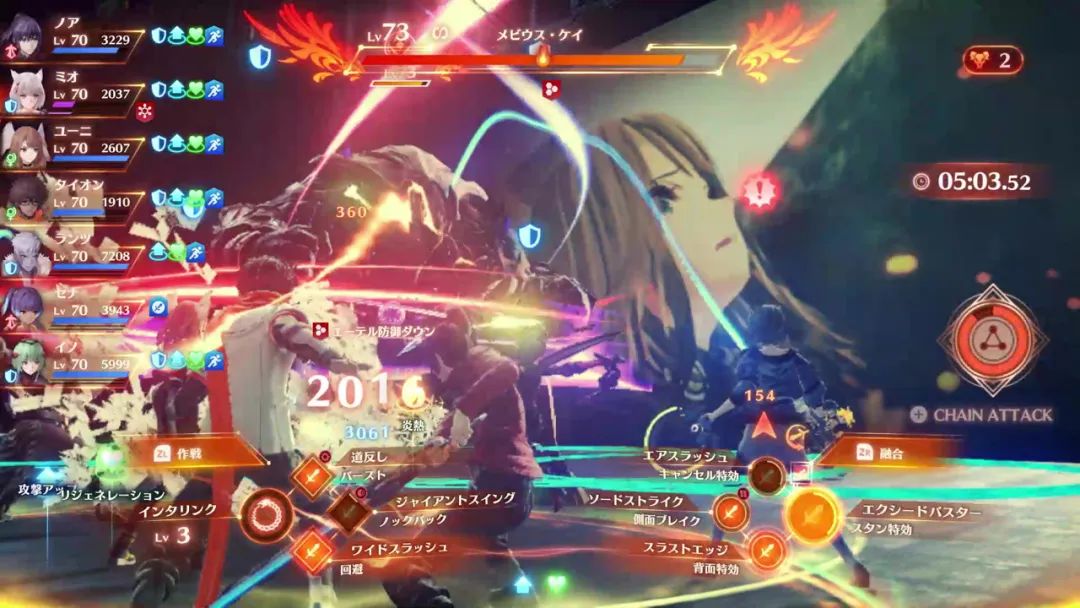Trigger the ワイドスラッシュ art icon
The width and height of the screenshot is (1080, 608).
312,551
